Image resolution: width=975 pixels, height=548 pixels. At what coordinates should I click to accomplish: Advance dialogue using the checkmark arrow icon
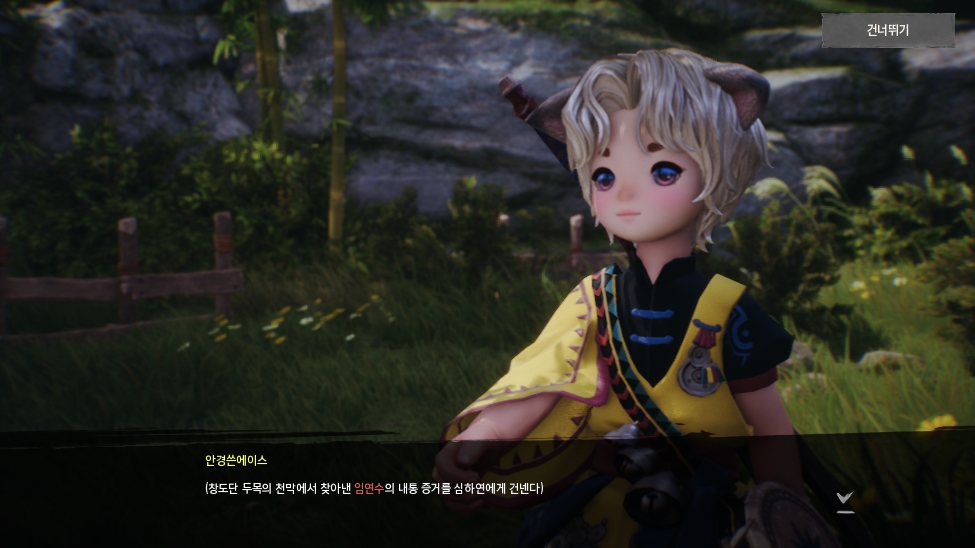coord(845,500)
